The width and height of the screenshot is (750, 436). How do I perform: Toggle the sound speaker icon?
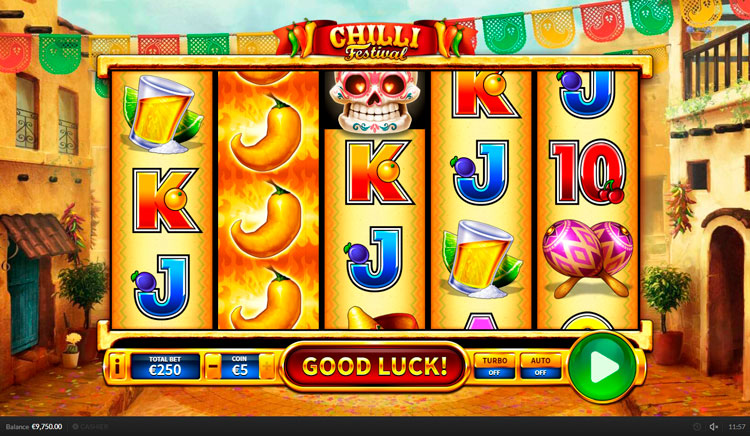point(714,427)
